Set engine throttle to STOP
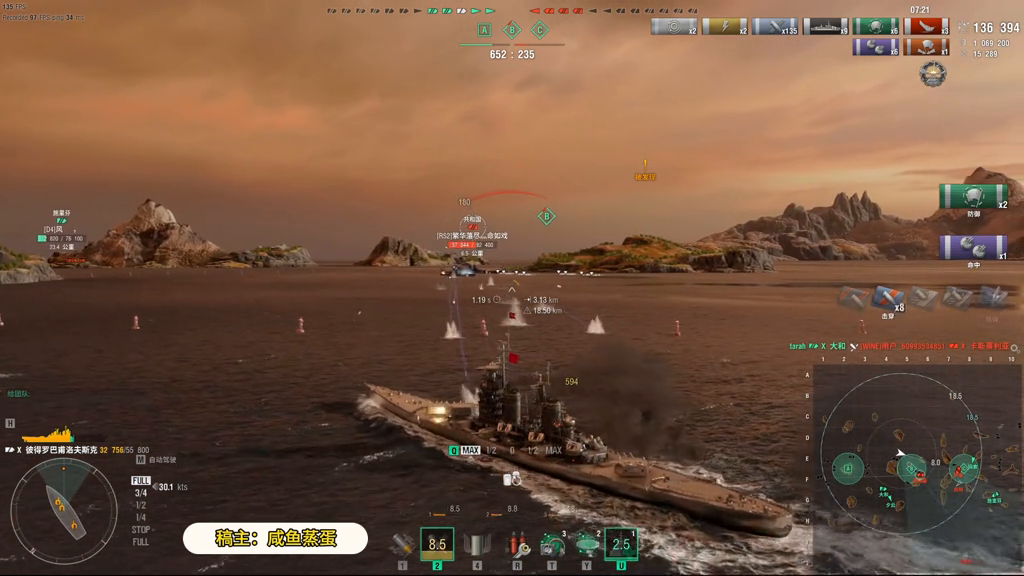1024x576 pixels. click(x=141, y=530)
